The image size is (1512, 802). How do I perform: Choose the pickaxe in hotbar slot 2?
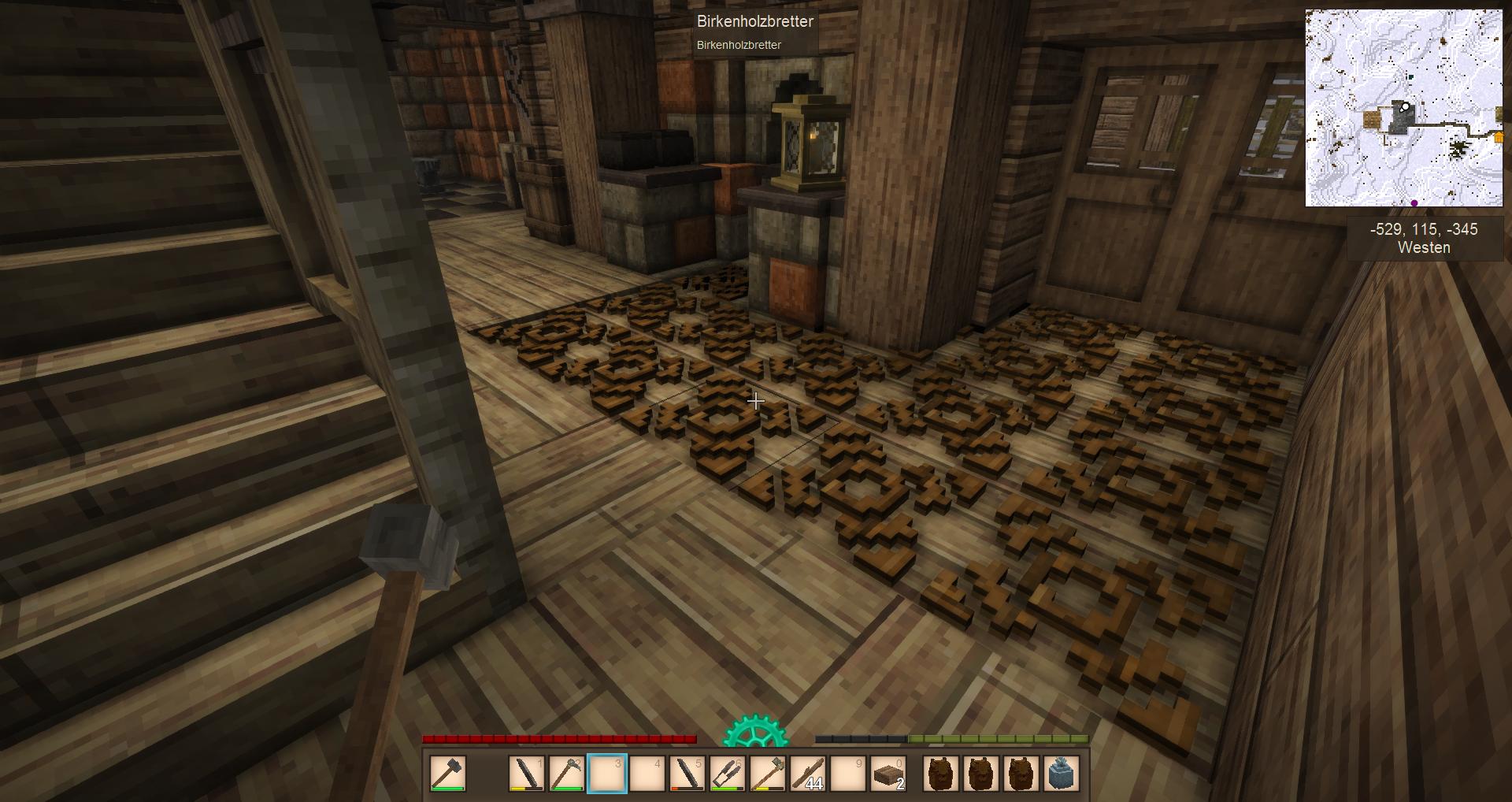click(x=567, y=773)
